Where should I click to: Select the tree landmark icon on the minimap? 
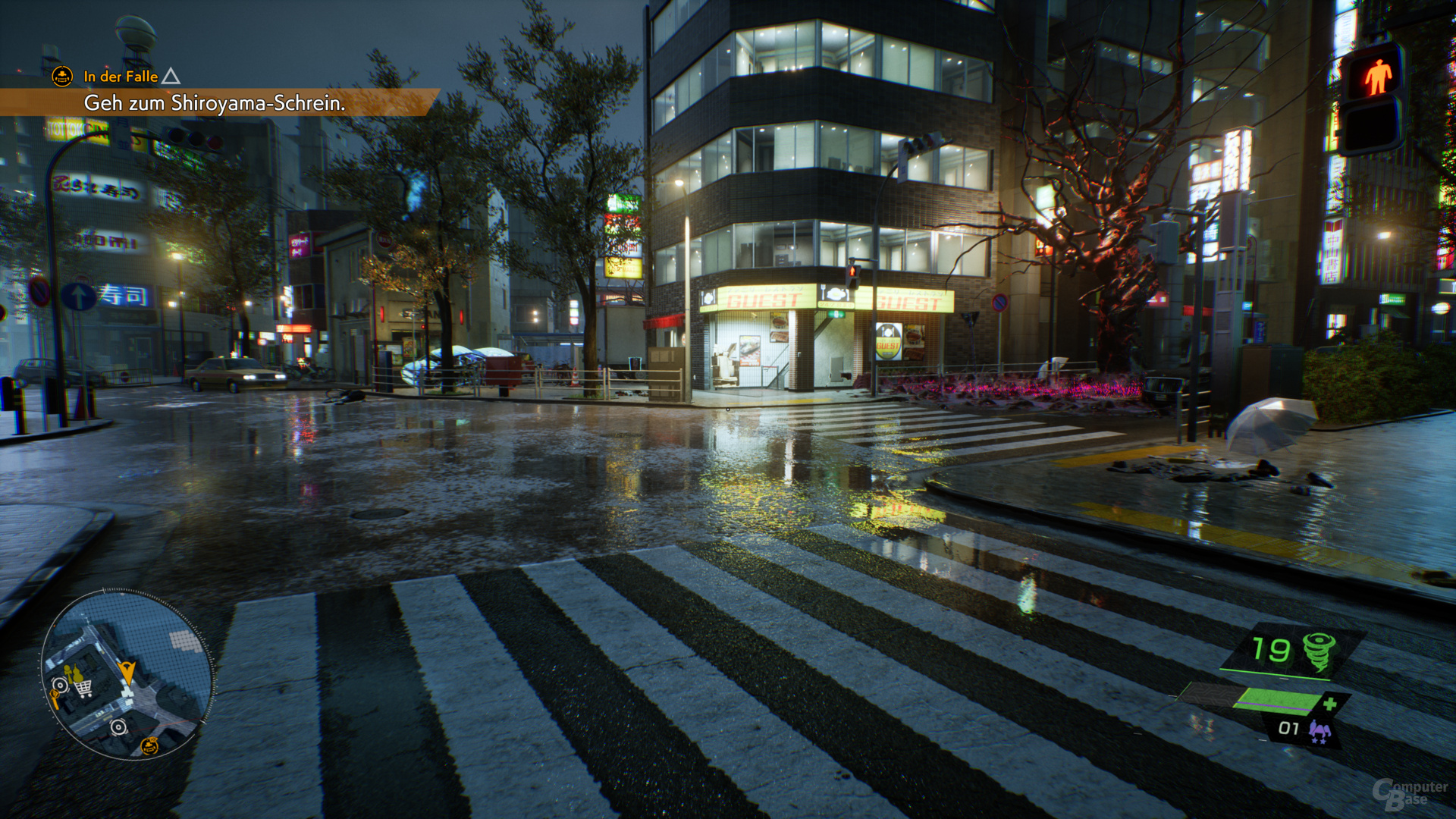click(x=69, y=672)
